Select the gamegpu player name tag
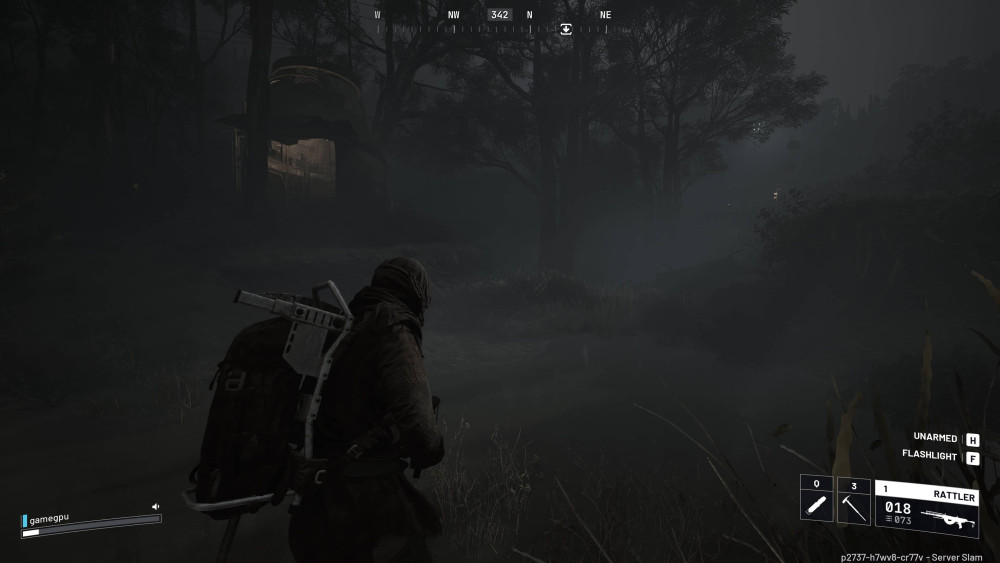Viewport: 1000px width, 563px height. [x=49, y=520]
